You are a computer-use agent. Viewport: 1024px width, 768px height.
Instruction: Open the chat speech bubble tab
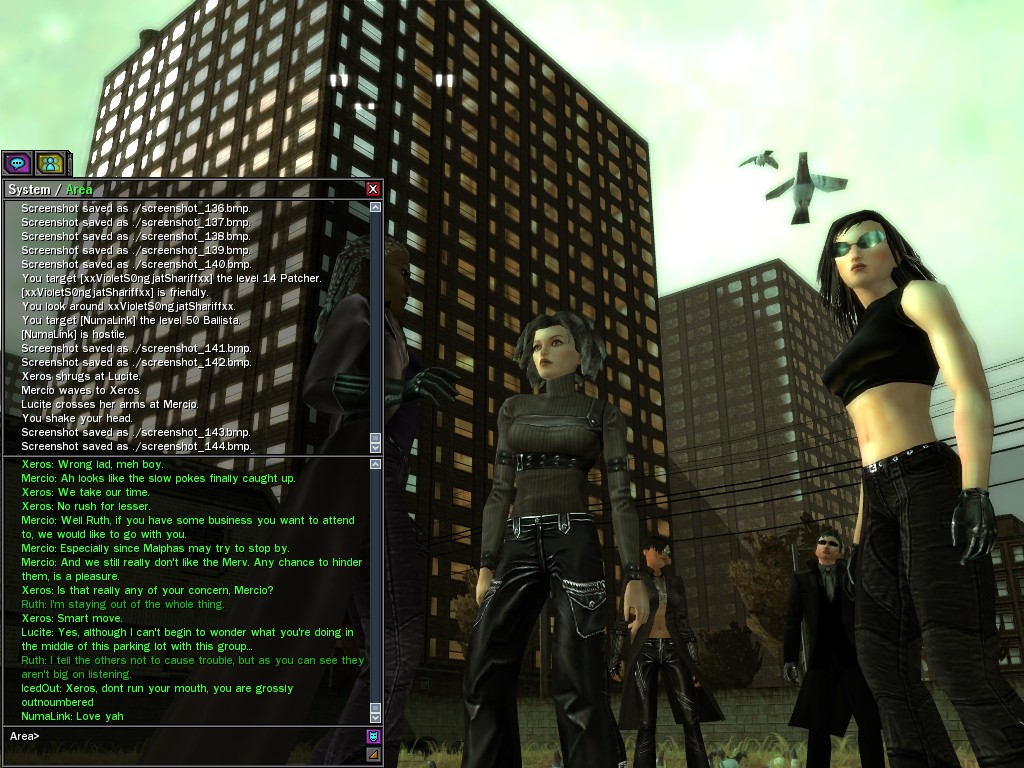[x=17, y=163]
